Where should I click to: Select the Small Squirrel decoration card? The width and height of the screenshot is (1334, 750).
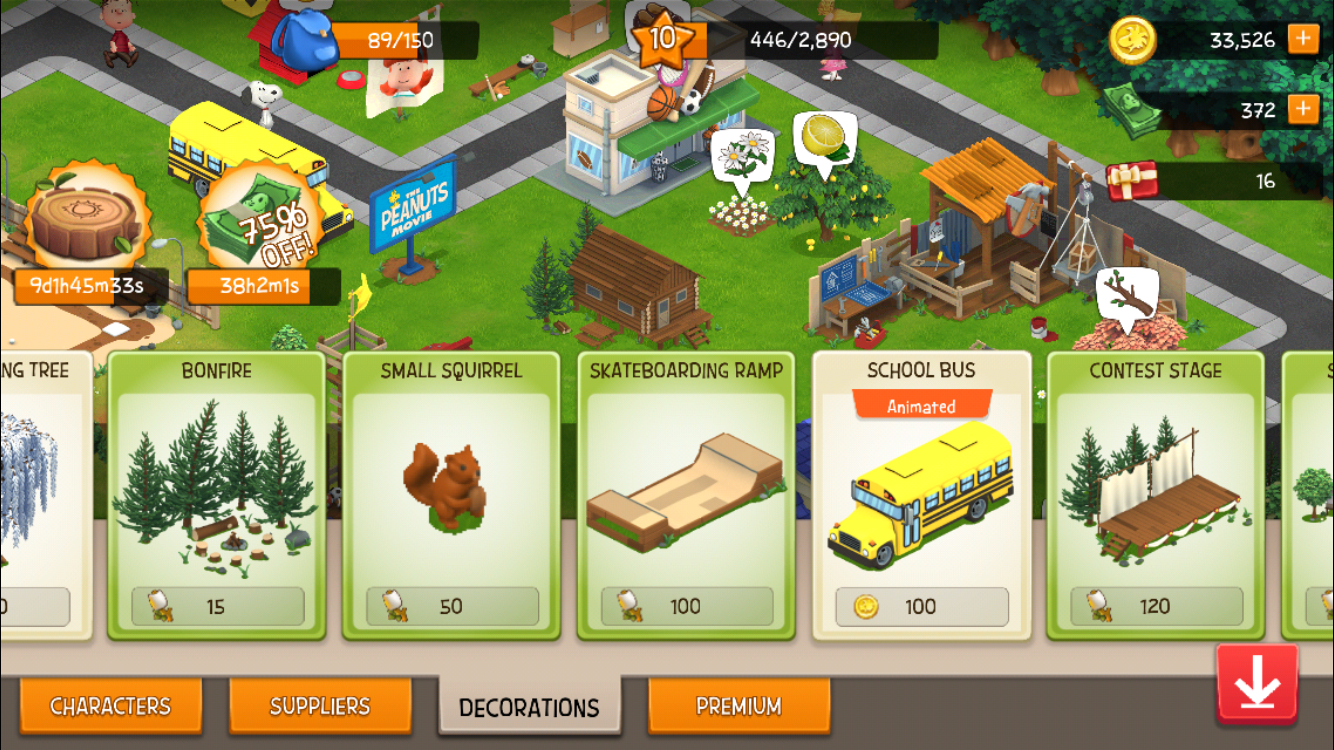(451, 495)
